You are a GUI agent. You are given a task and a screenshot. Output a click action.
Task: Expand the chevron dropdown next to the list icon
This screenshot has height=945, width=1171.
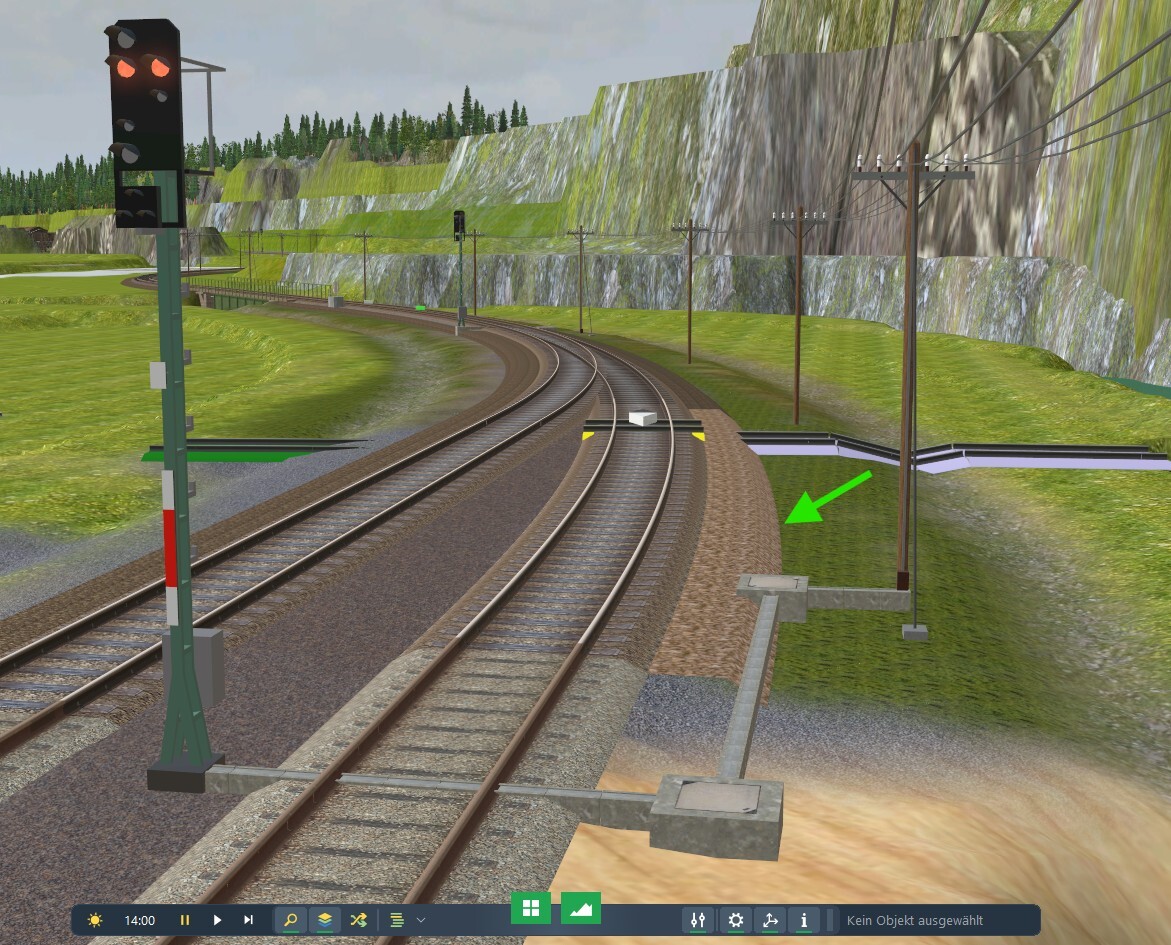pos(421,920)
